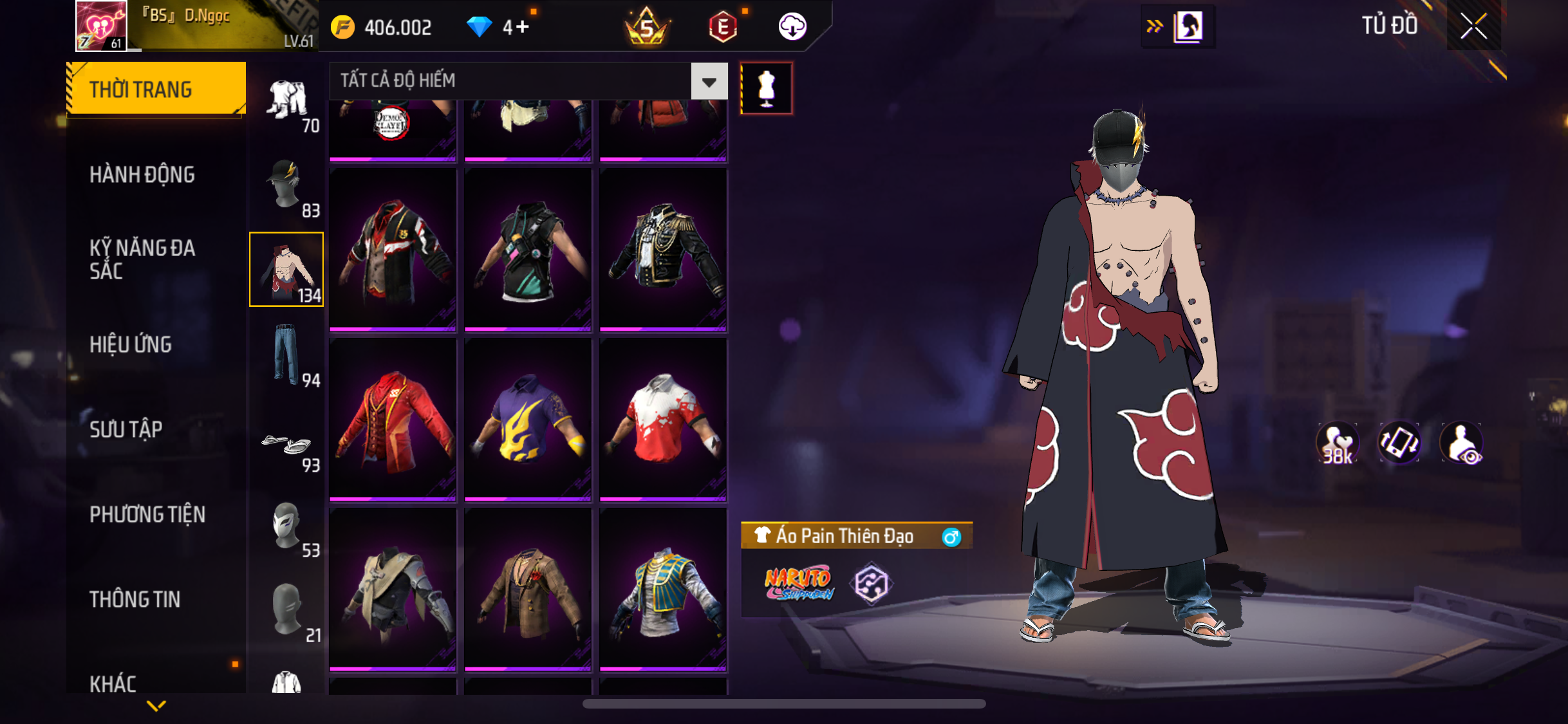Image resolution: width=1568 pixels, height=724 pixels.
Task: Open the cloud download icon
Action: [792, 27]
